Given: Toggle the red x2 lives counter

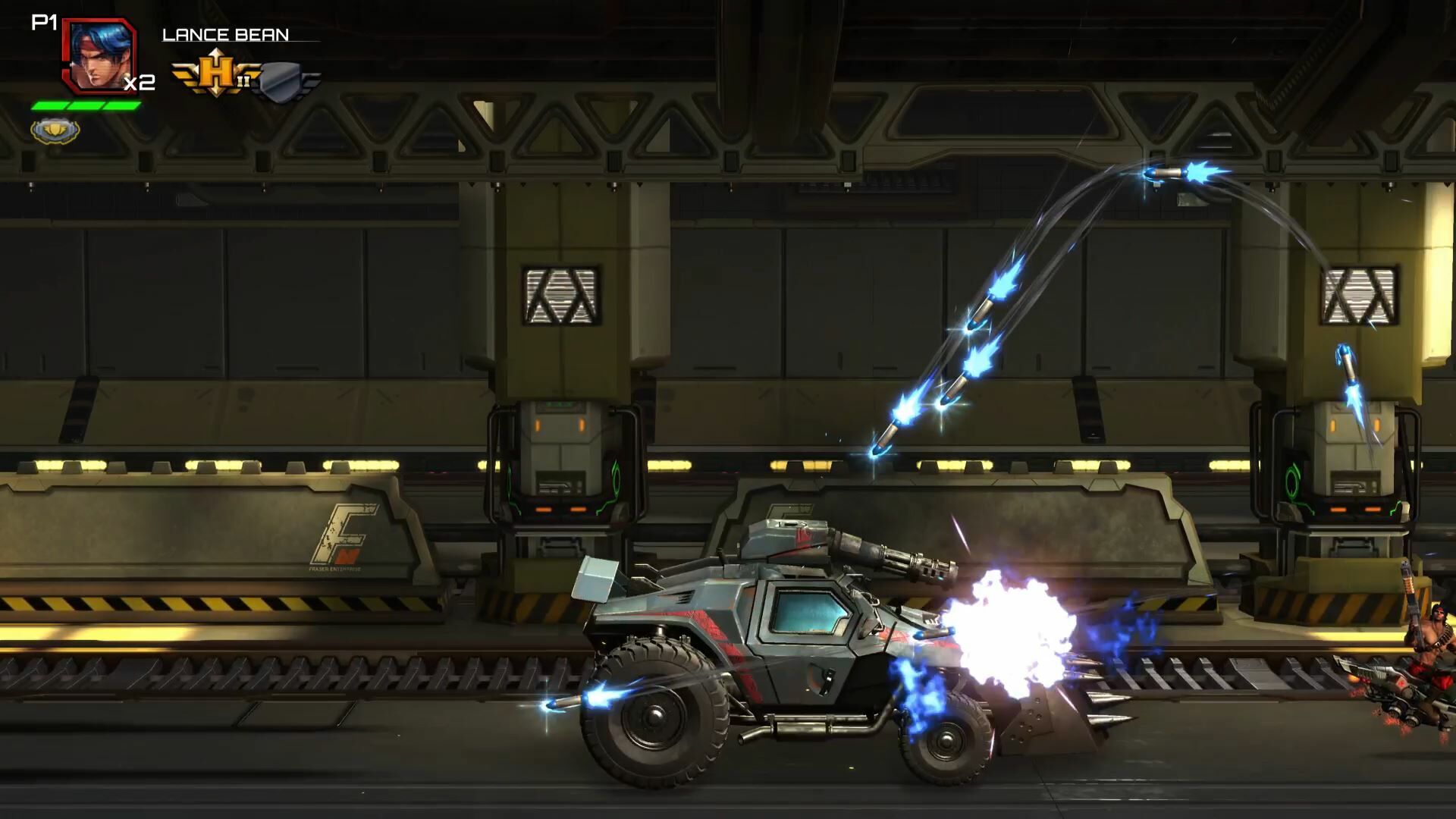Looking at the screenshot, I should [x=141, y=83].
